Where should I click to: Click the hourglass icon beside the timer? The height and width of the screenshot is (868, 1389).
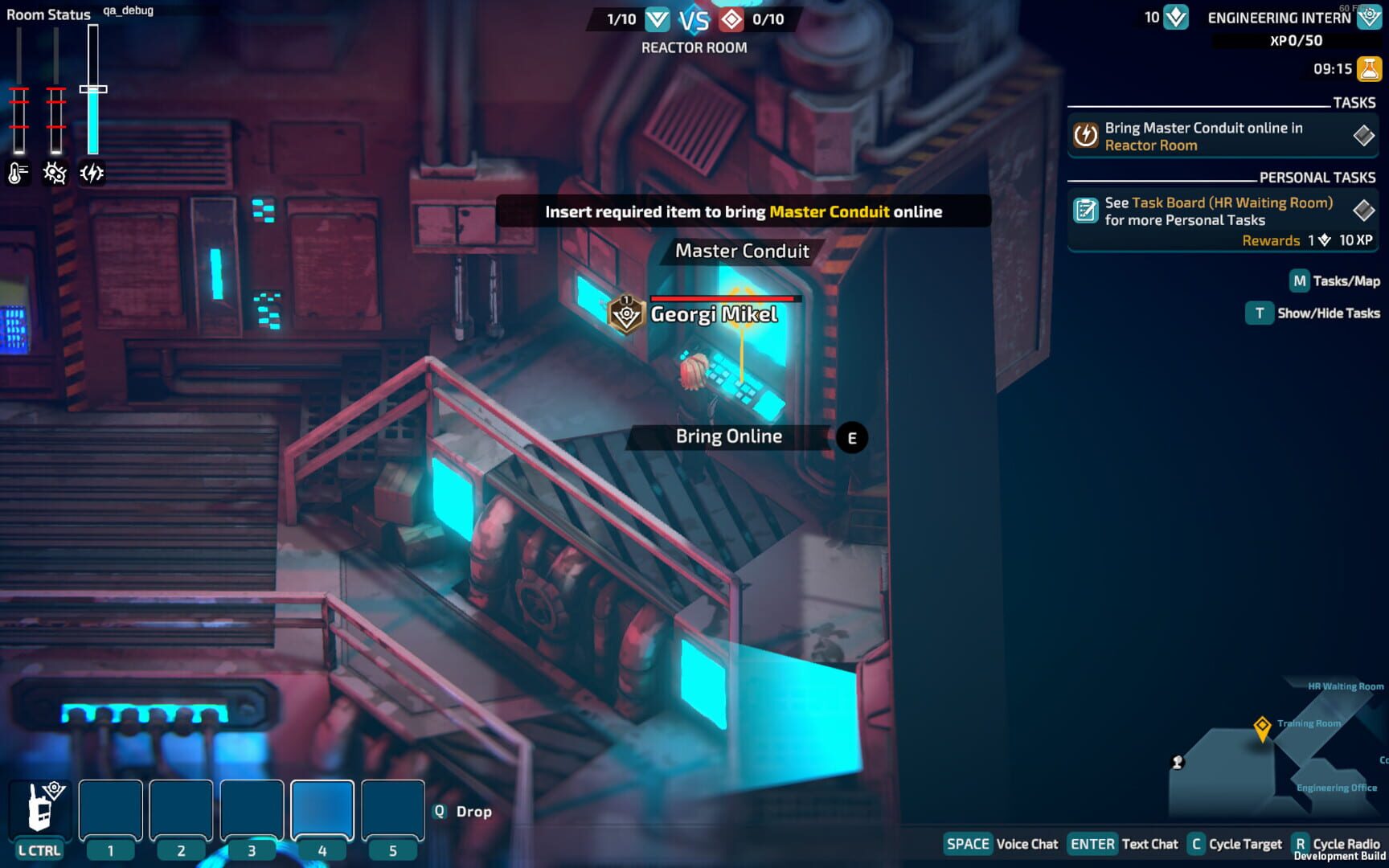pyautogui.click(x=1369, y=69)
